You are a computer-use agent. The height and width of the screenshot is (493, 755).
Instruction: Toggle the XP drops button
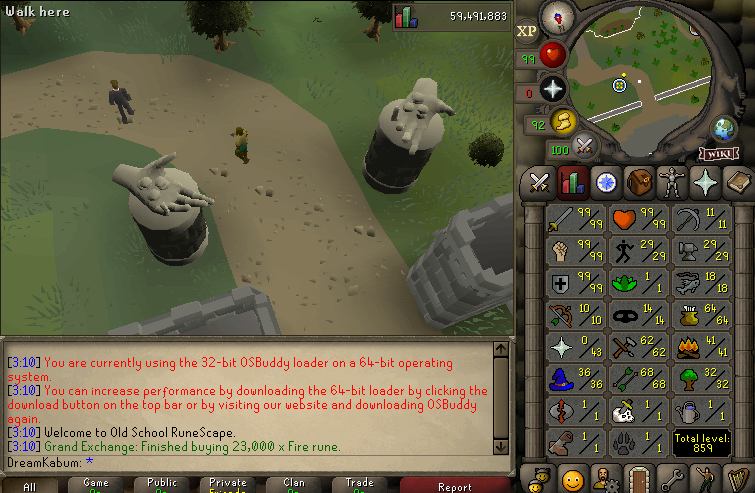click(527, 31)
